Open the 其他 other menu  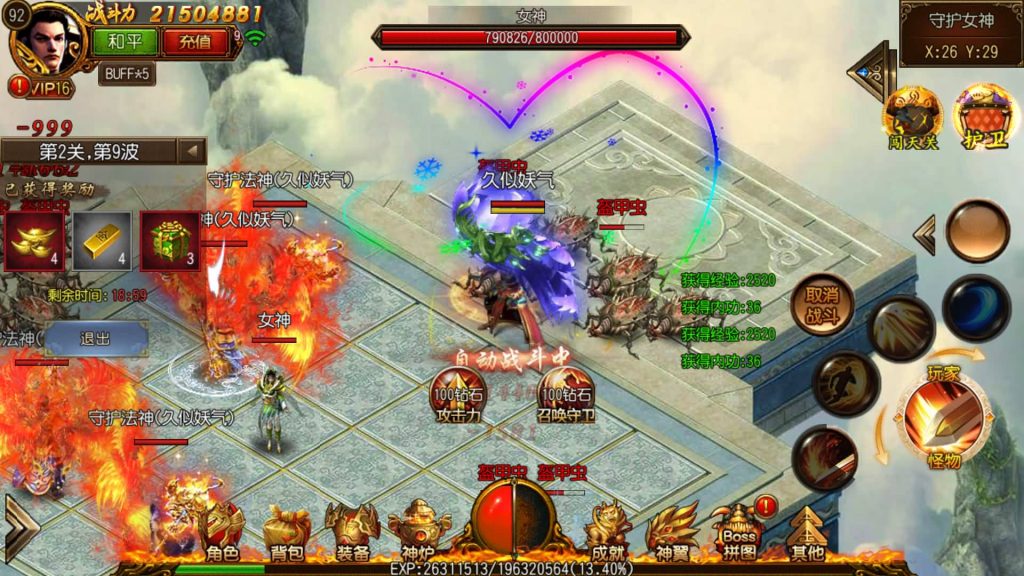point(806,532)
